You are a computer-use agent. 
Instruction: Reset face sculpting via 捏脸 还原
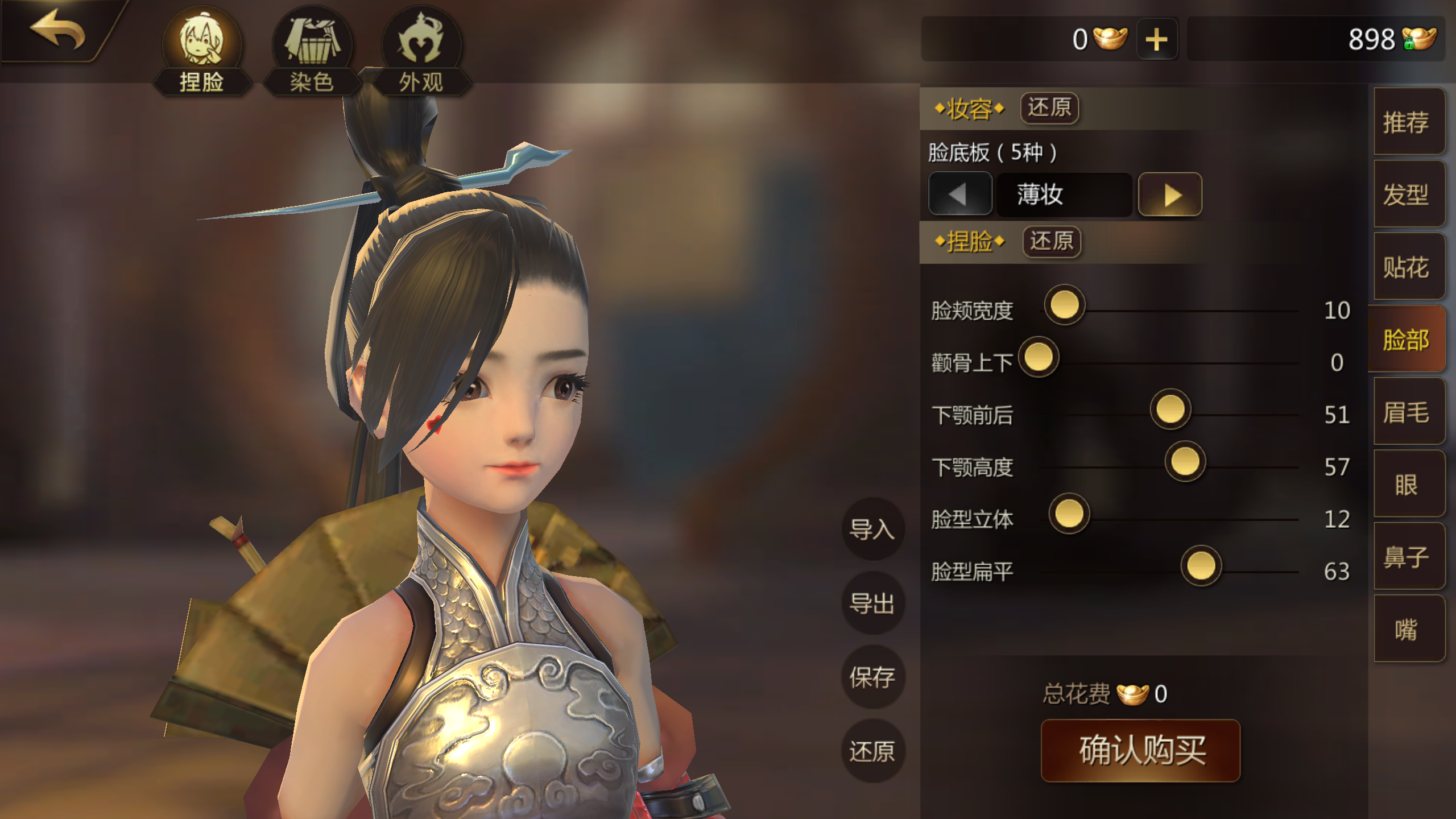(x=1051, y=242)
